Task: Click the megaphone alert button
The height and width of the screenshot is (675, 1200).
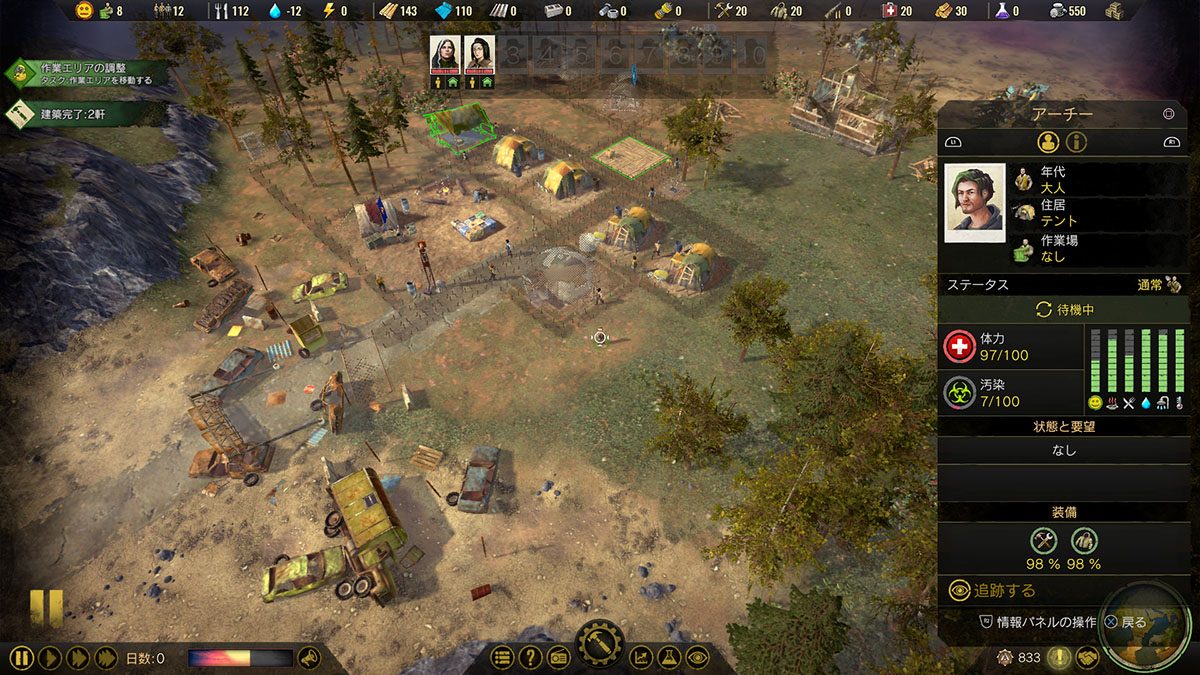Action: pos(309,658)
